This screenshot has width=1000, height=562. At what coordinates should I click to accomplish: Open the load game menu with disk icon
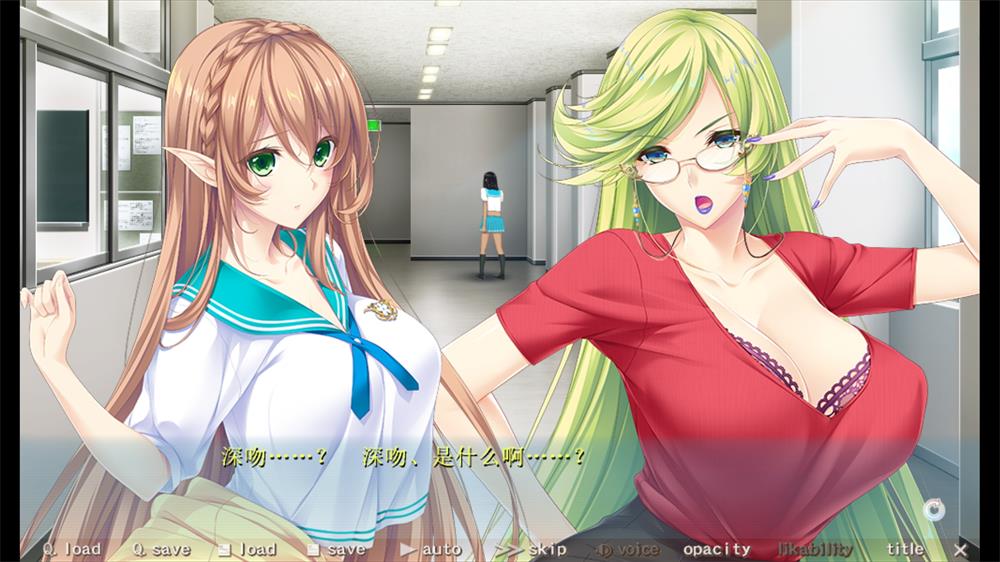tap(246, 549)
